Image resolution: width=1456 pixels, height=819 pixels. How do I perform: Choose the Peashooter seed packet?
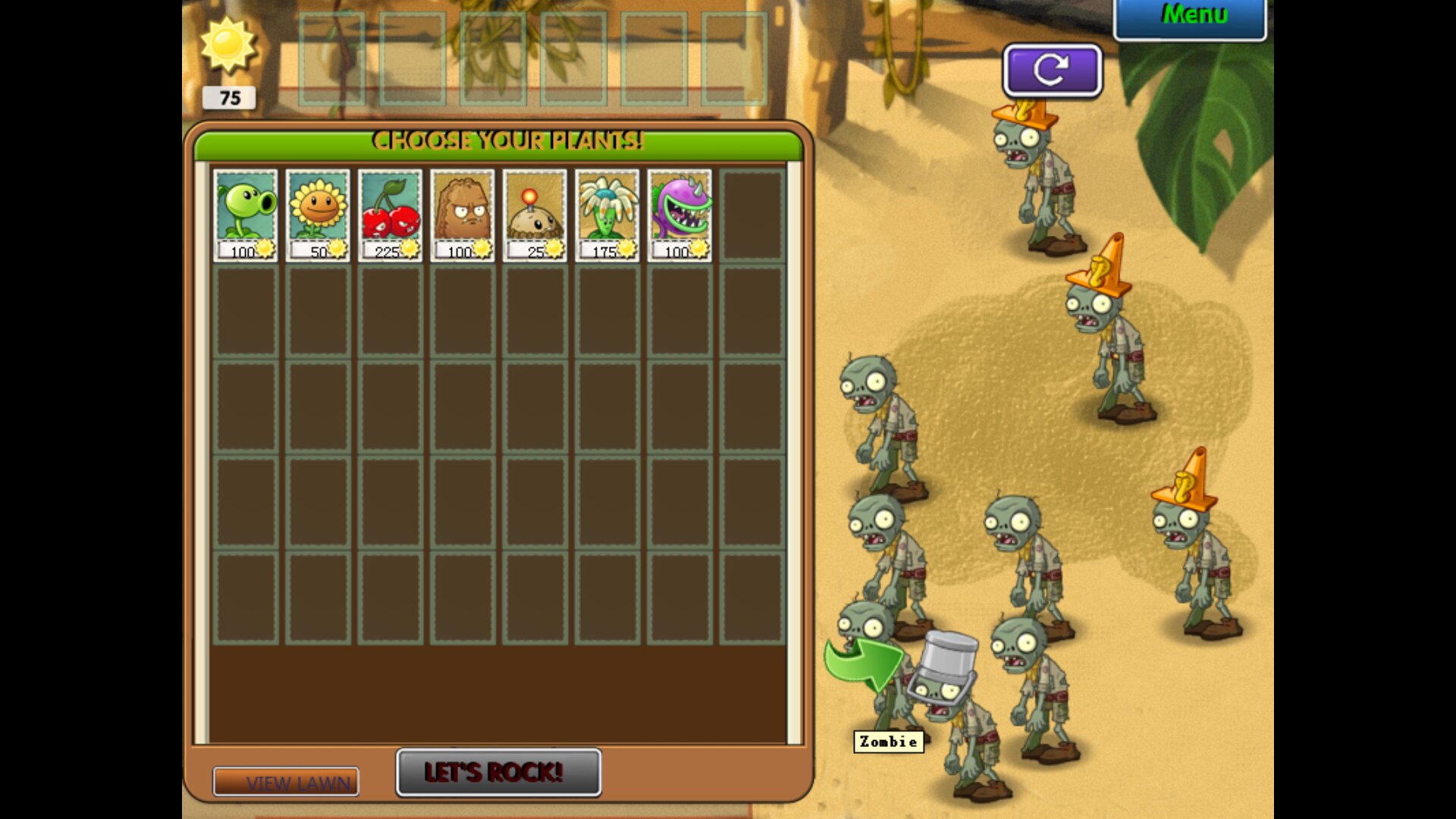(x=246, y=215)
